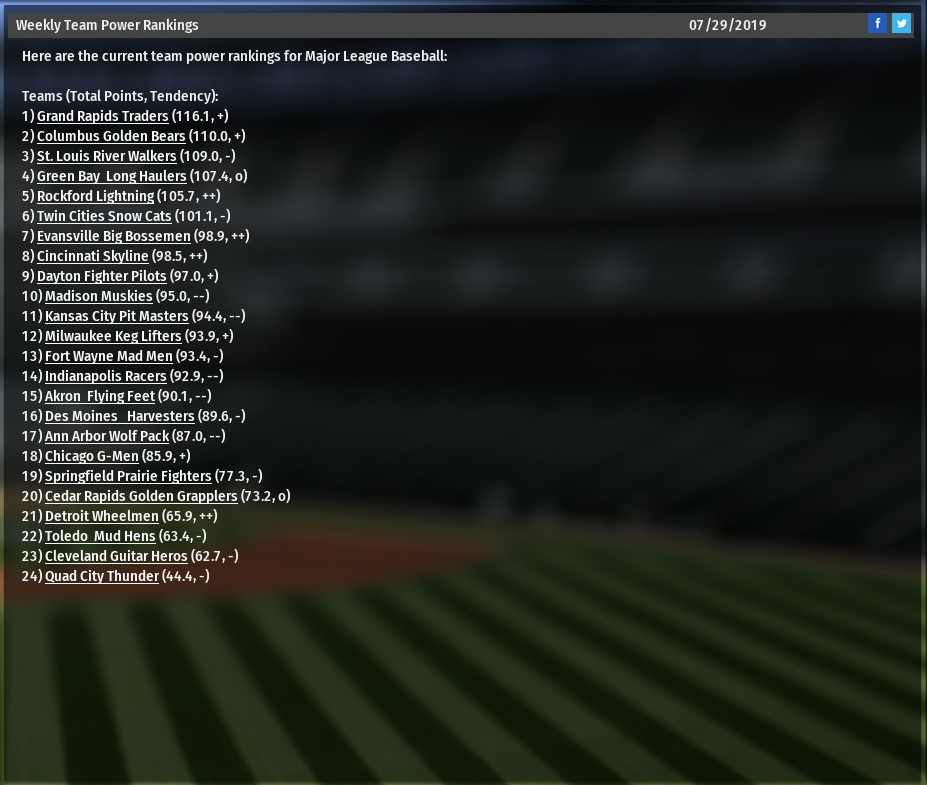The width and height of the screenshot is (927, 785).
Task: Open the Cincinnati Skyline team link
Action: coord(92,256)
